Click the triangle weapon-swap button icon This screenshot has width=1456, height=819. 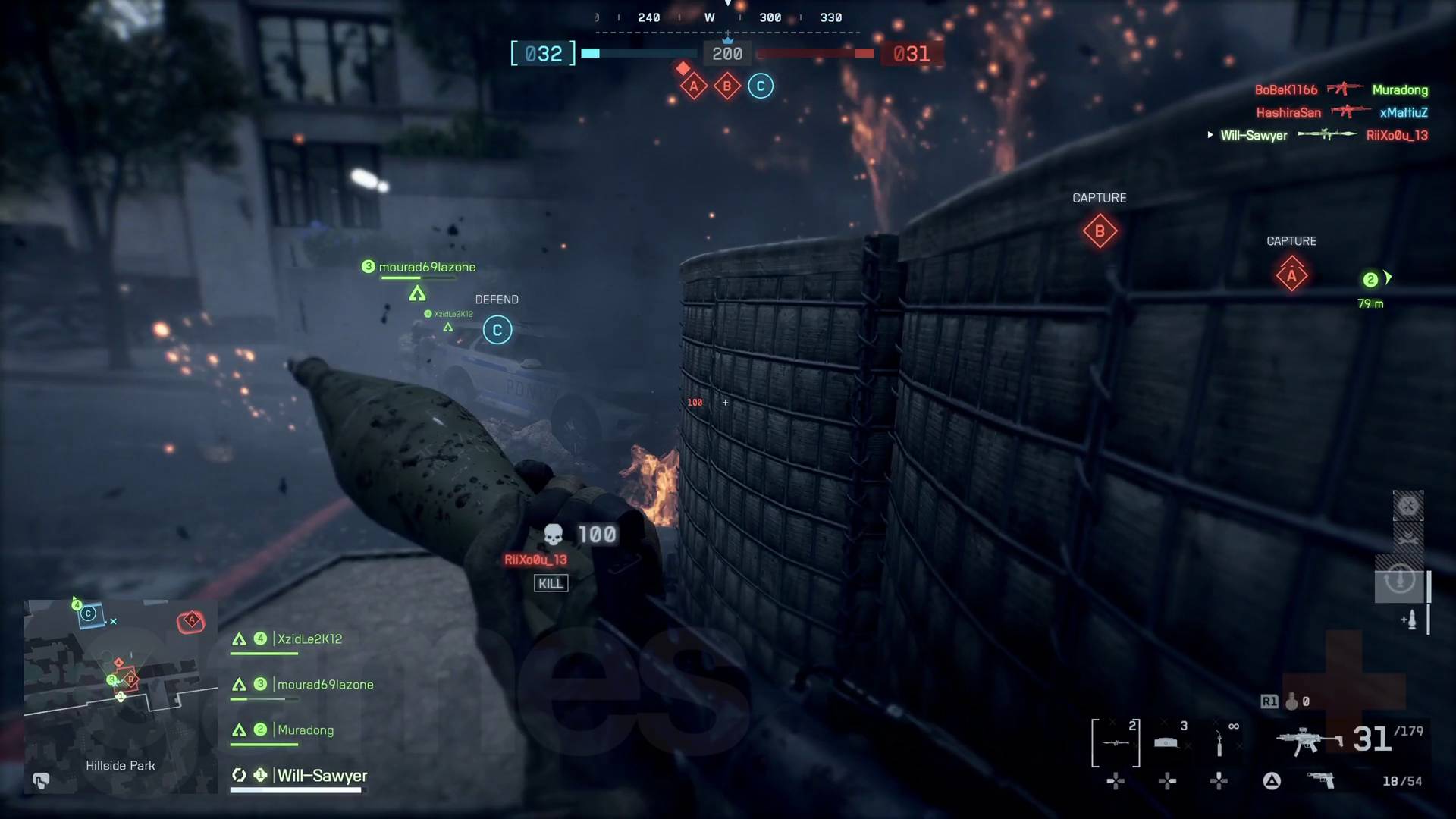coord(1271,781)
